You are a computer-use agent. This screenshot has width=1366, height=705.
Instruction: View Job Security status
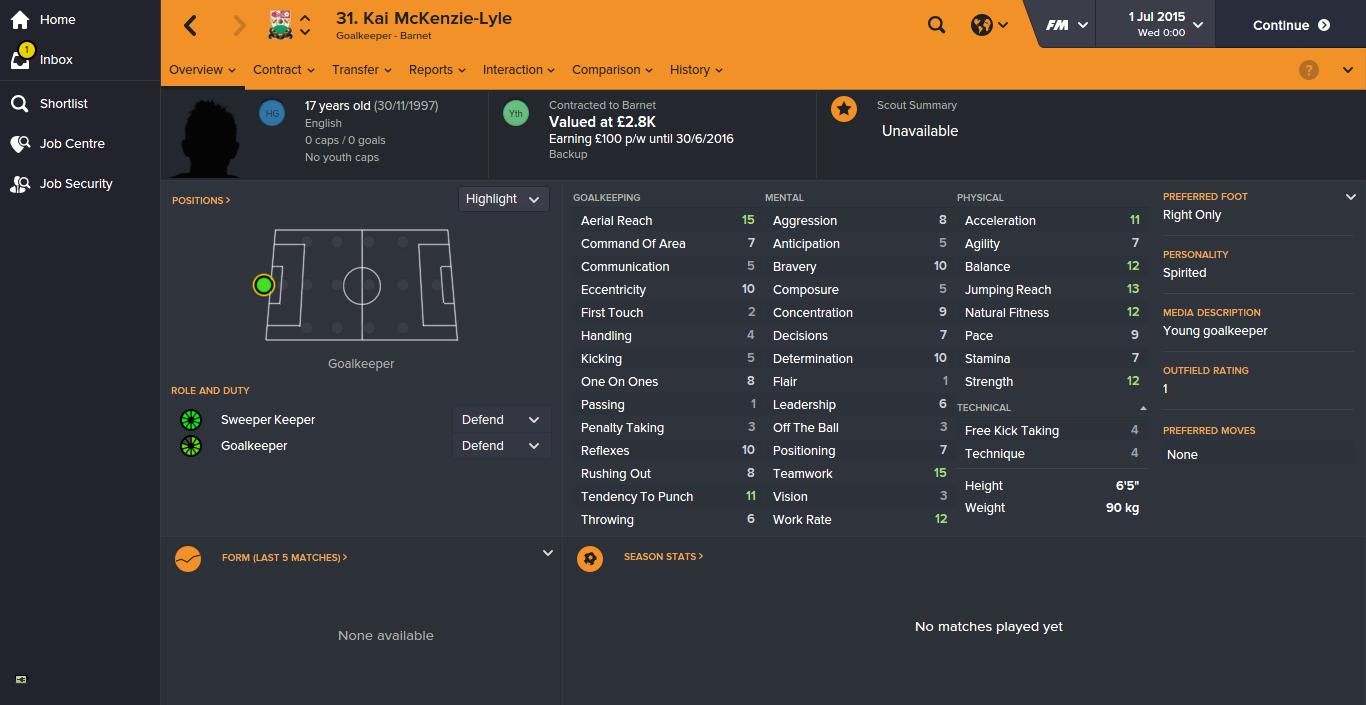point(75,184)
